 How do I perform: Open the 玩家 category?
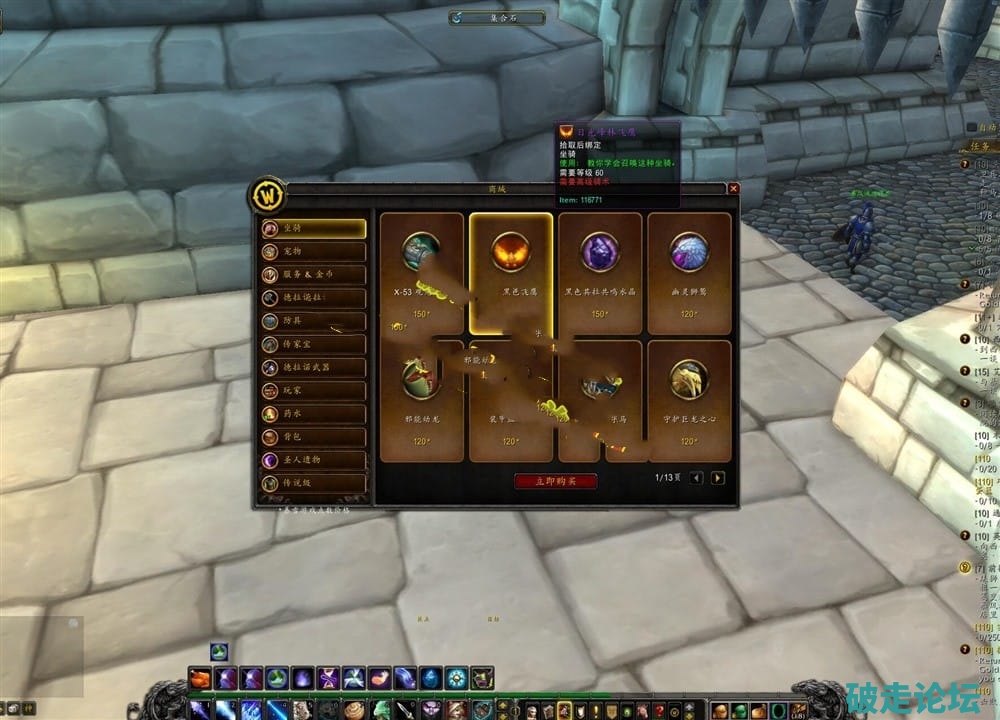tap(313, 391)
